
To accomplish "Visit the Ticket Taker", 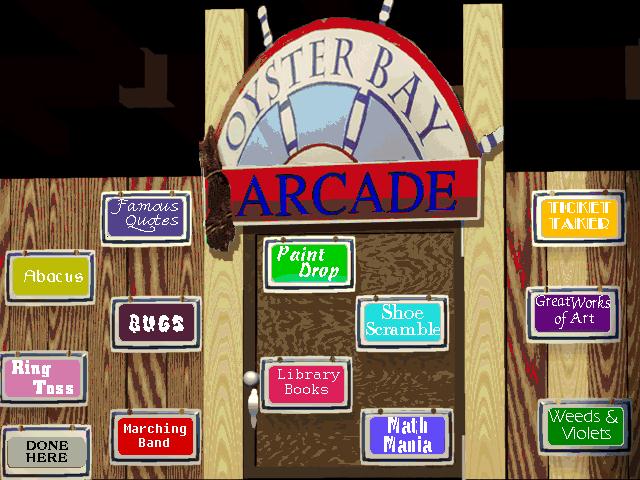I will [x=578, y=215].
